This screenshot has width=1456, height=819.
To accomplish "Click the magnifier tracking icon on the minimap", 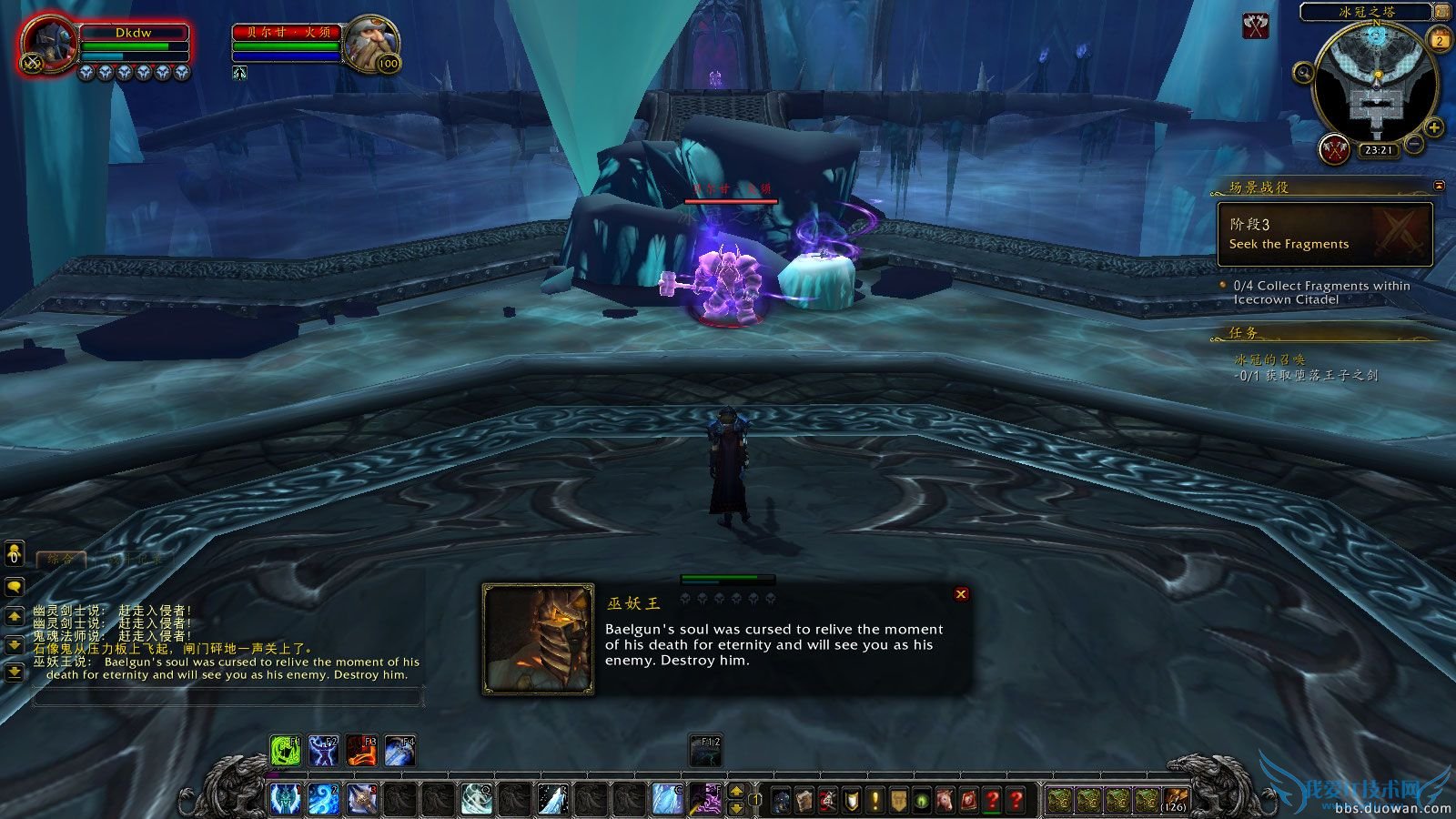I will tap(1303, 74).
